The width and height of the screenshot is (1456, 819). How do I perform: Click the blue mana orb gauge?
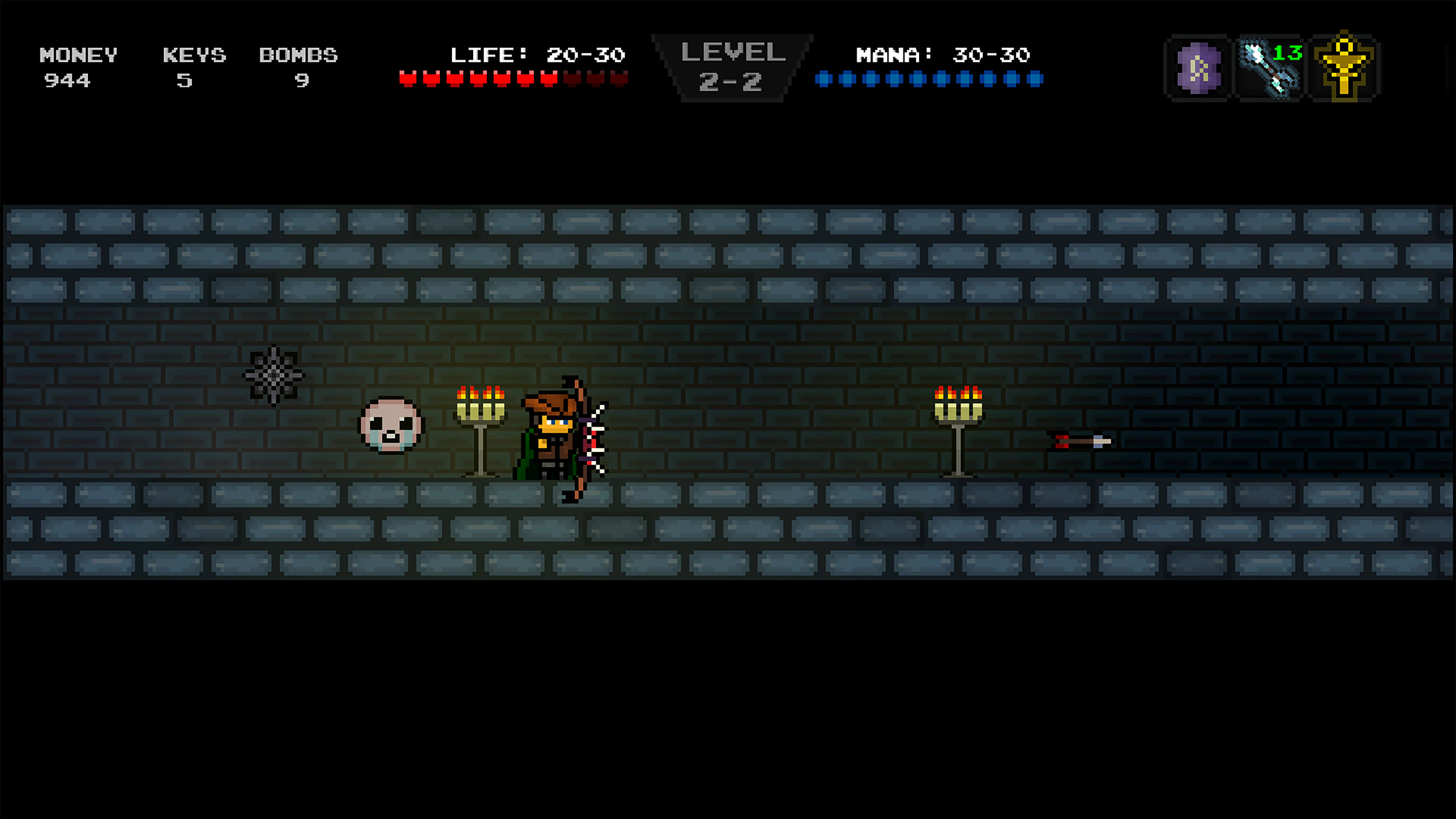coord(930,78)
